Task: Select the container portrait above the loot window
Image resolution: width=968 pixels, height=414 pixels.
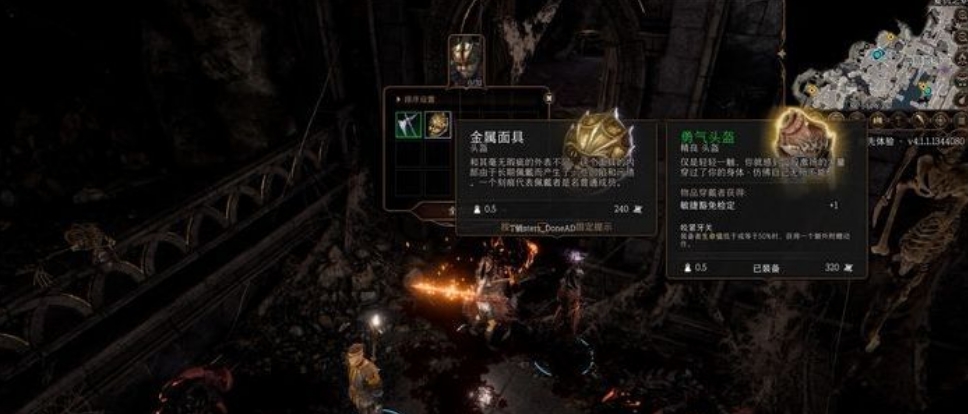Action: click(466, 60)
